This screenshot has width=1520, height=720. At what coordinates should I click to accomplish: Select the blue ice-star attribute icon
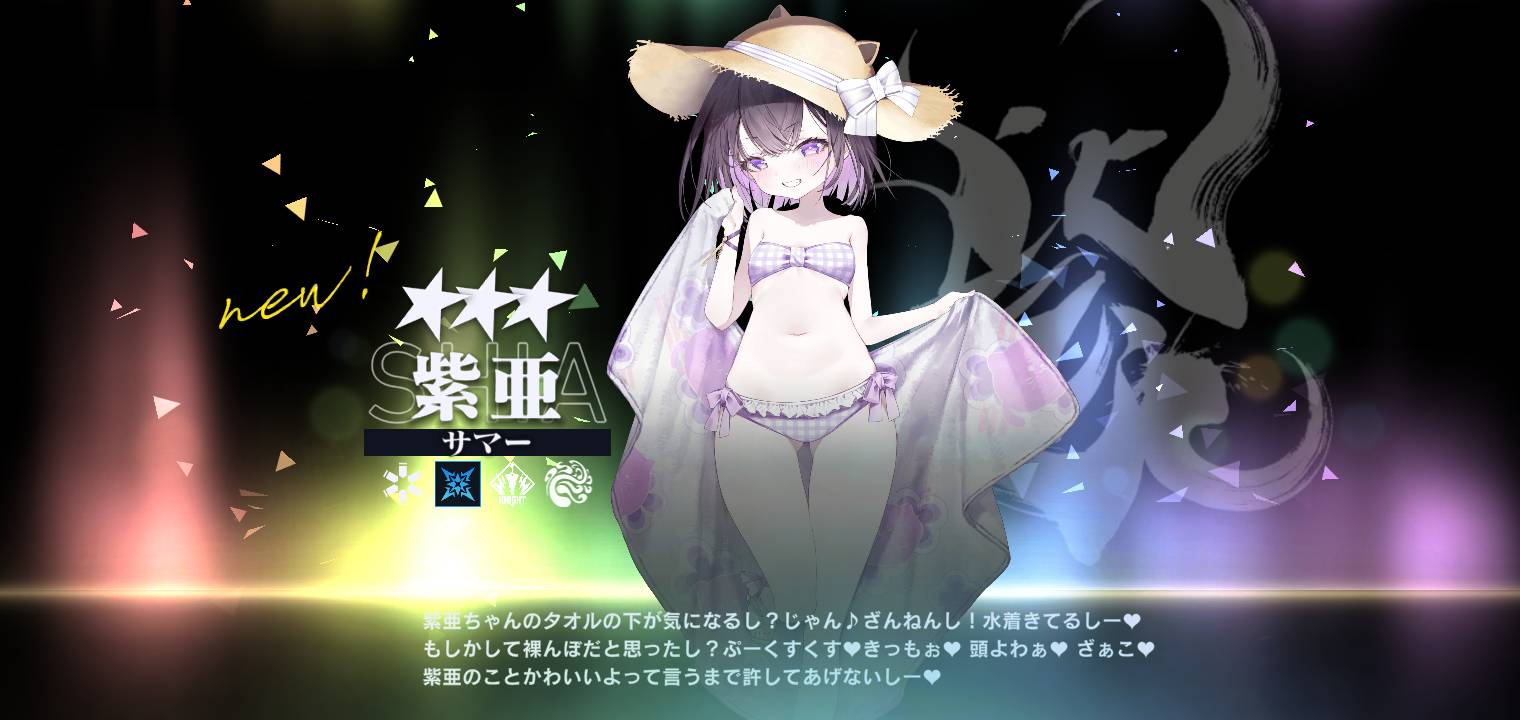pyautogui.click(x=458, y=484)
